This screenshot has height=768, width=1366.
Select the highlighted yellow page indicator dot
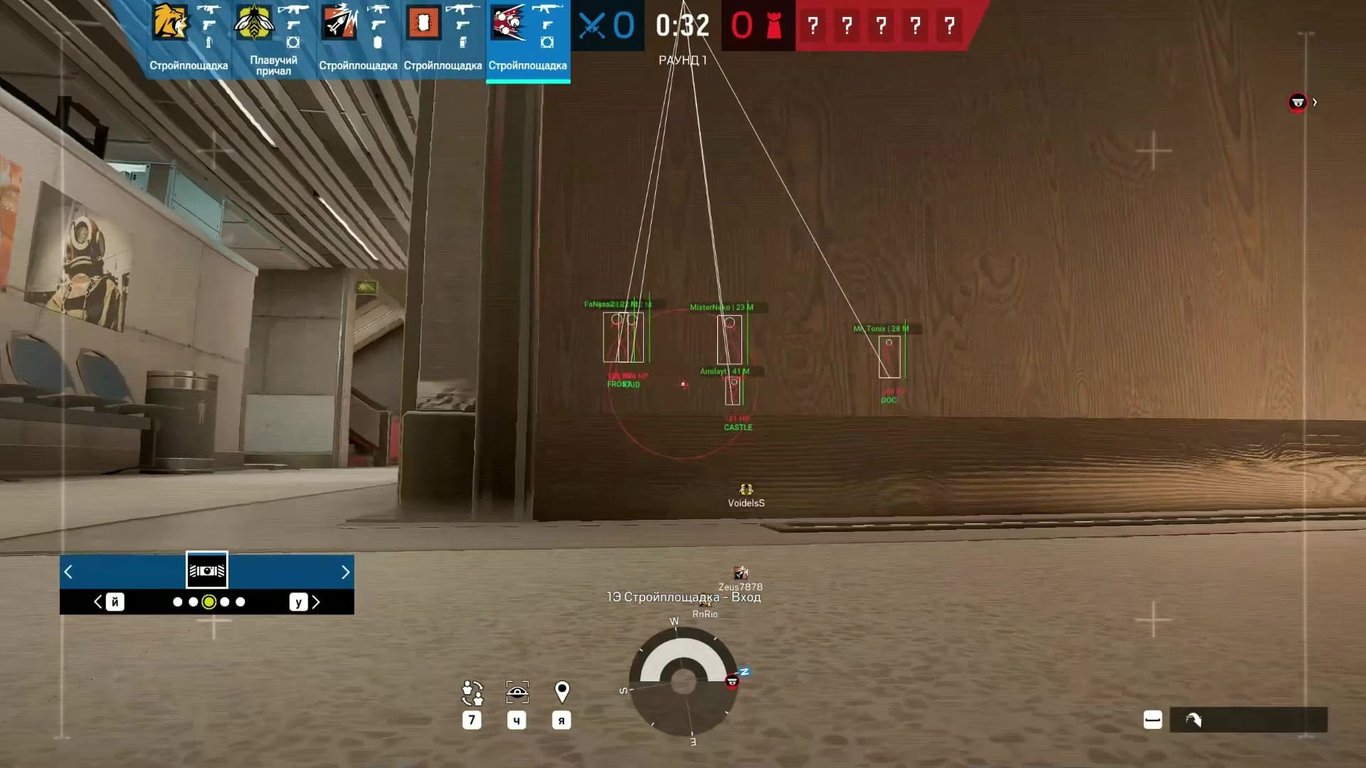coord(208,602)
